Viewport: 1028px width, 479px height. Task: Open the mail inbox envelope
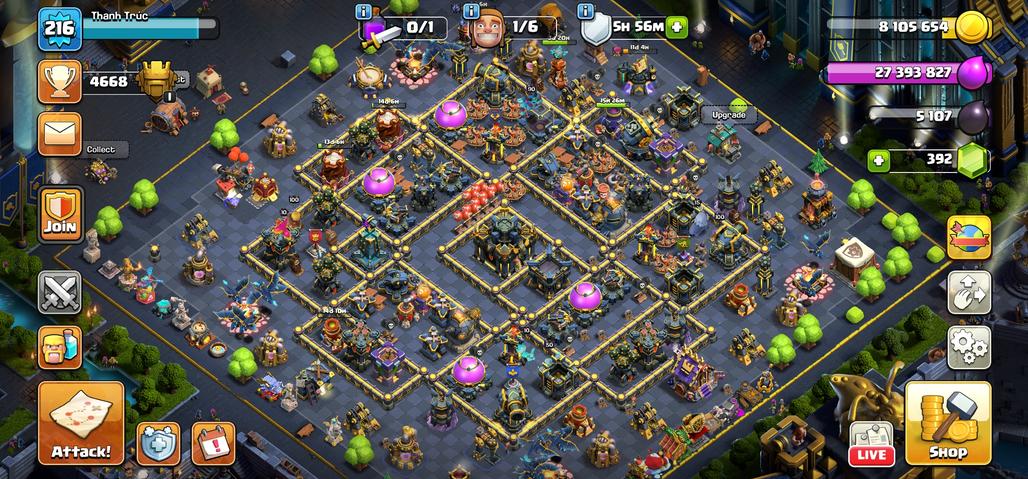[60, 133]
